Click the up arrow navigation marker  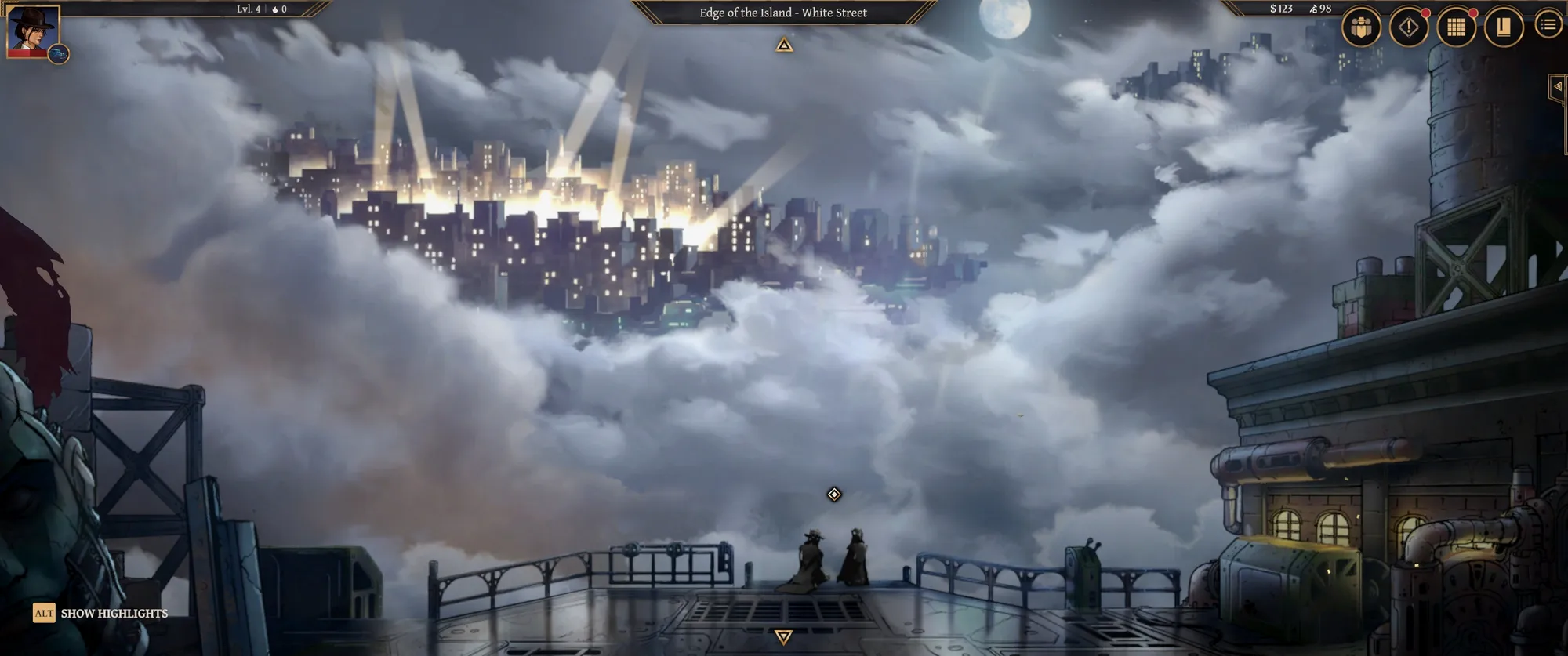(784, 45)
